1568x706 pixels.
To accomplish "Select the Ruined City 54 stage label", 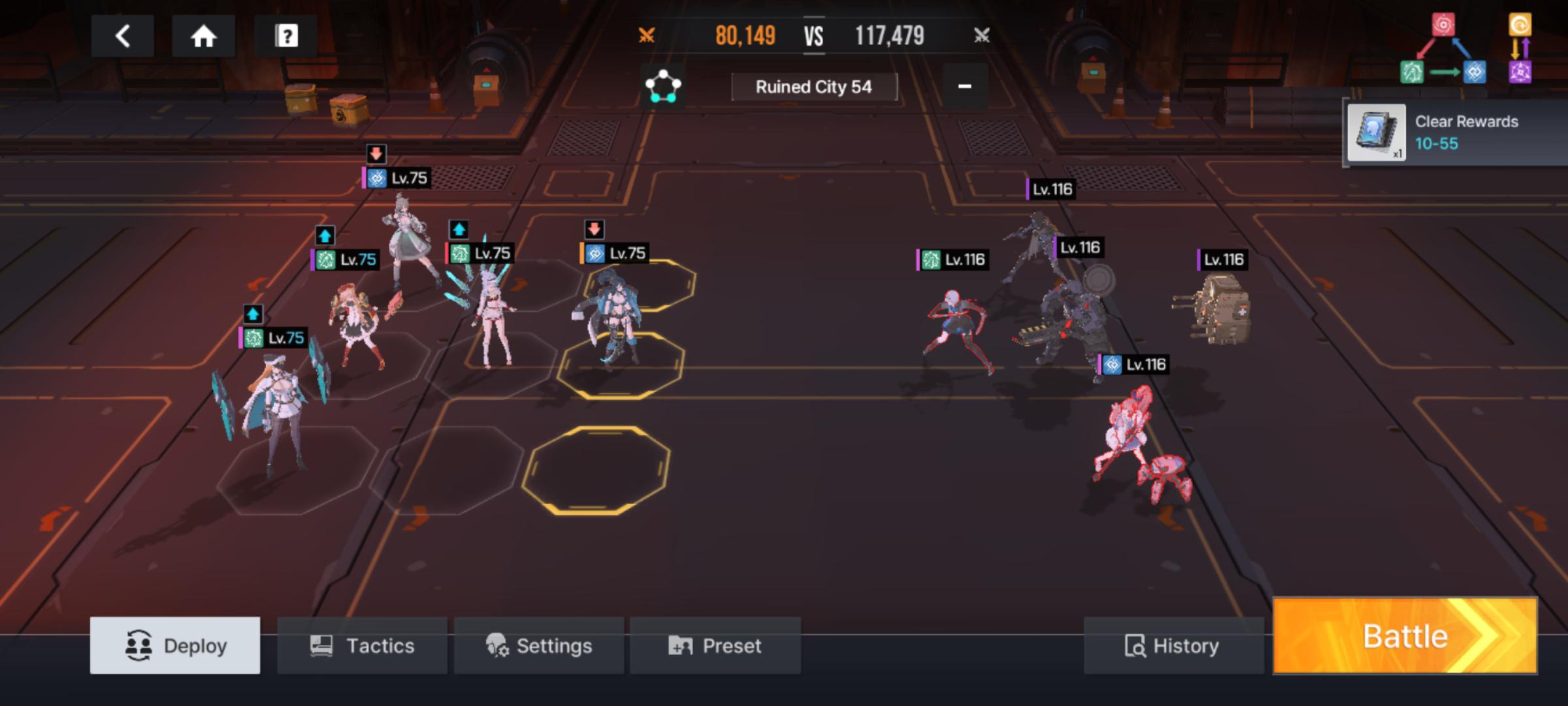I will tap(813, 87).
